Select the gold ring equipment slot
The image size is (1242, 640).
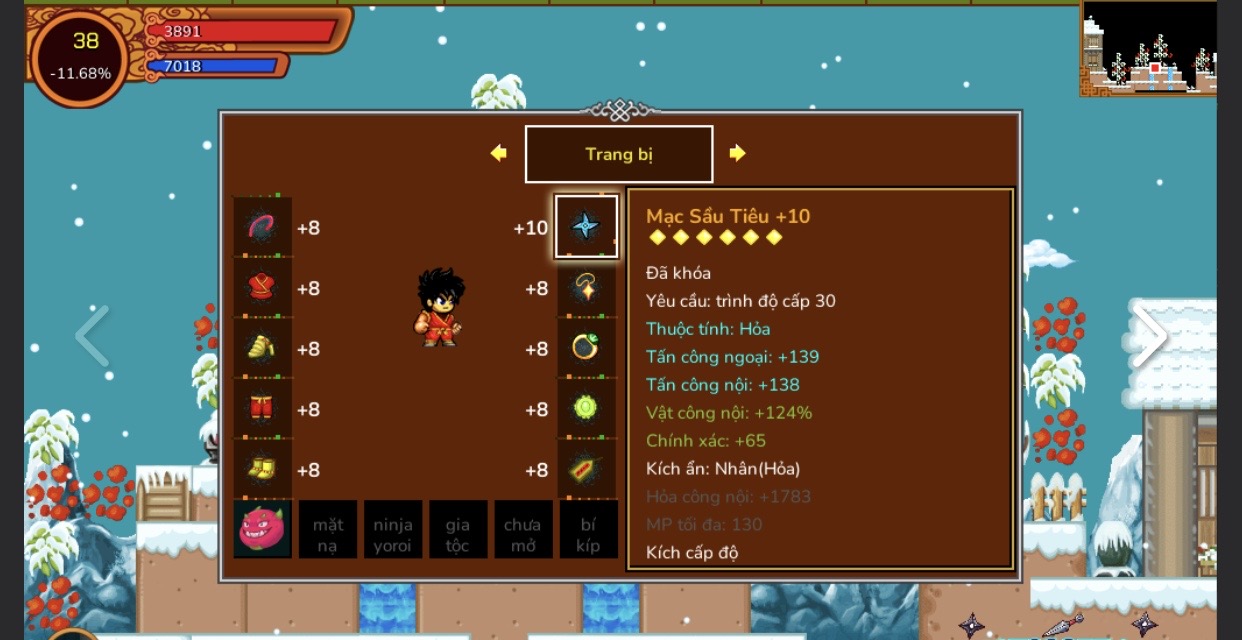pos(586,348)
